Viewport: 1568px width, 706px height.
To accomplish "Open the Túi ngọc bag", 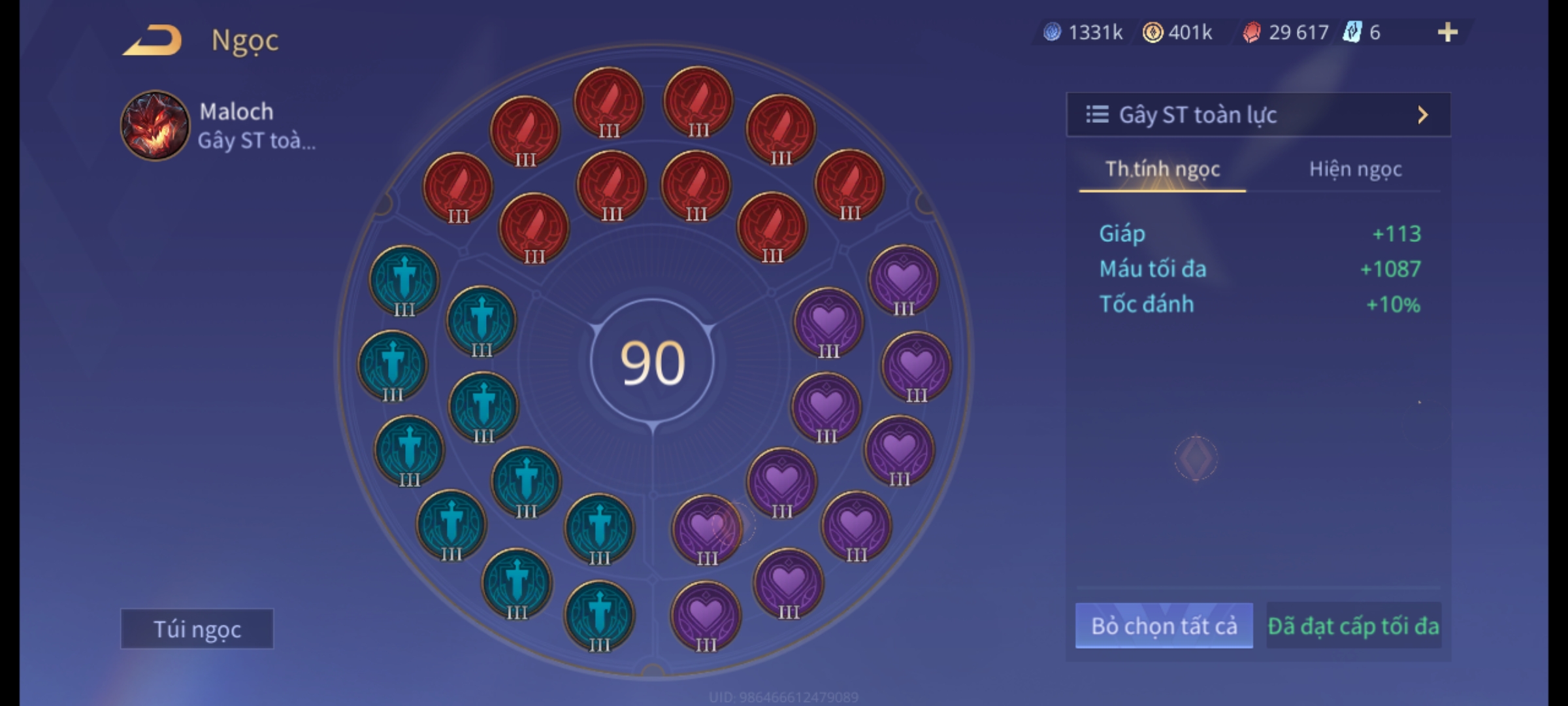I will tap(197, 629).
